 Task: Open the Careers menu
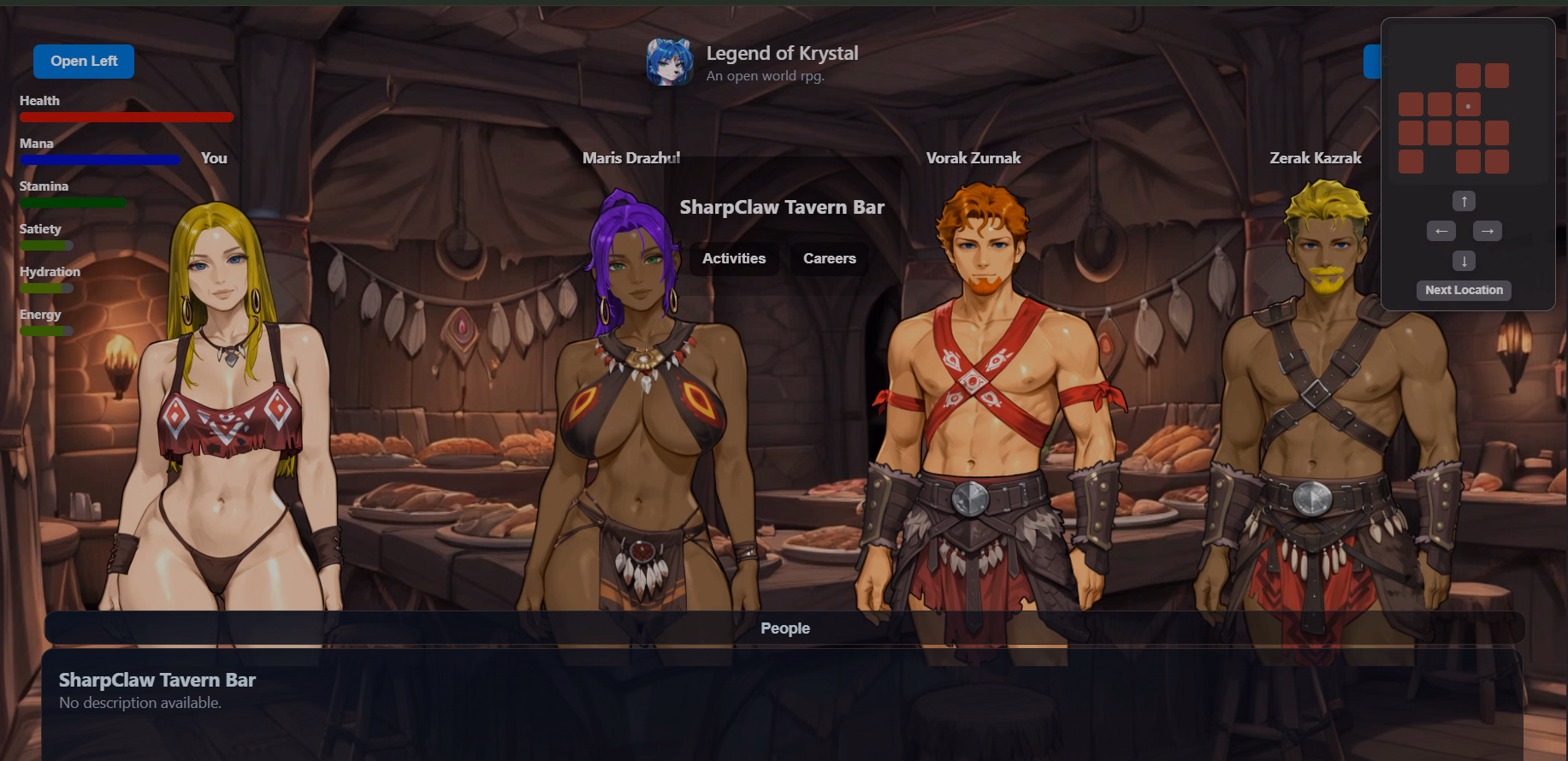coord(829,258)
